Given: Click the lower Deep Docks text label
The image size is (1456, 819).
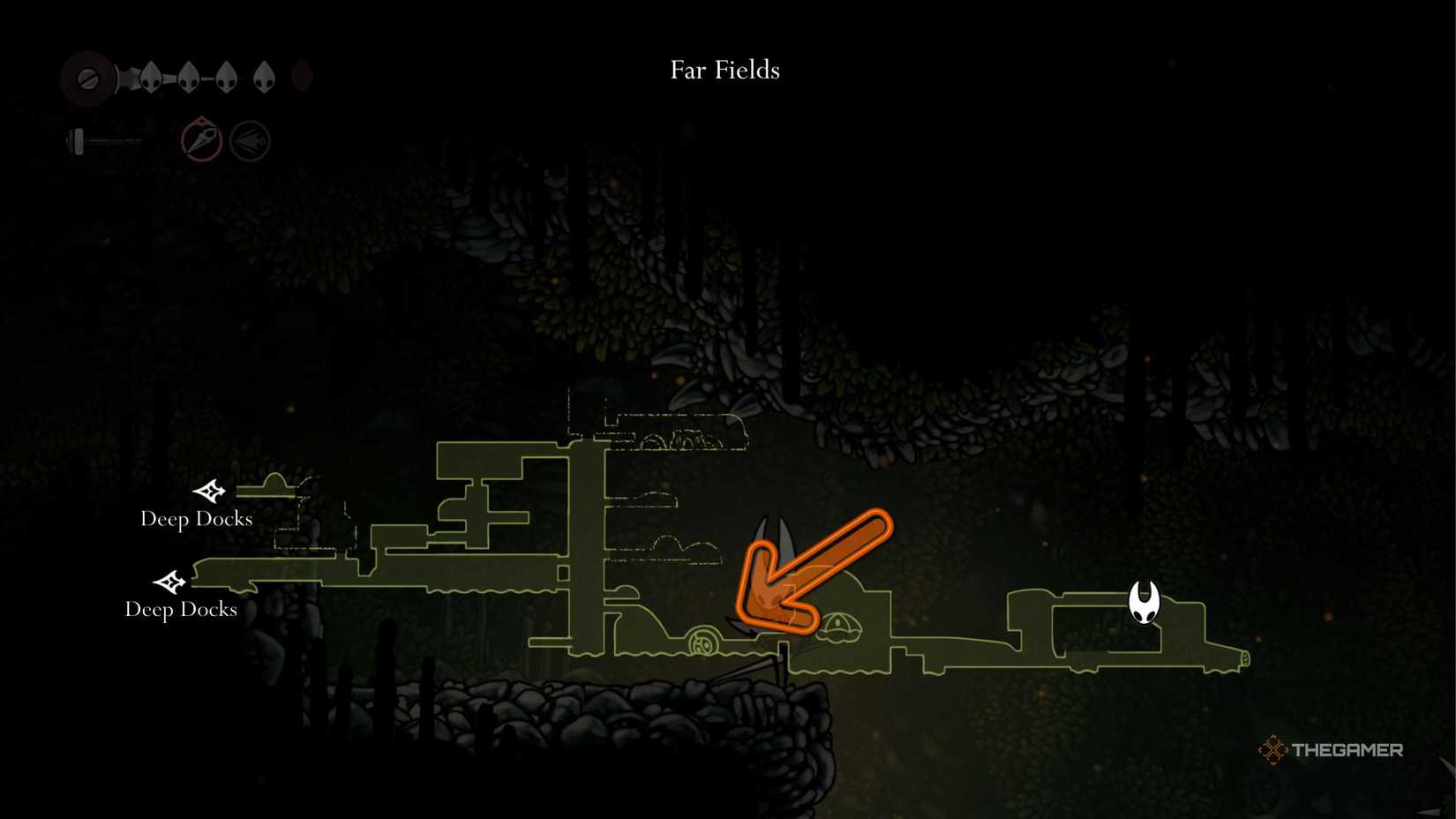Looking at the screenshot, I should pos(180,609).
